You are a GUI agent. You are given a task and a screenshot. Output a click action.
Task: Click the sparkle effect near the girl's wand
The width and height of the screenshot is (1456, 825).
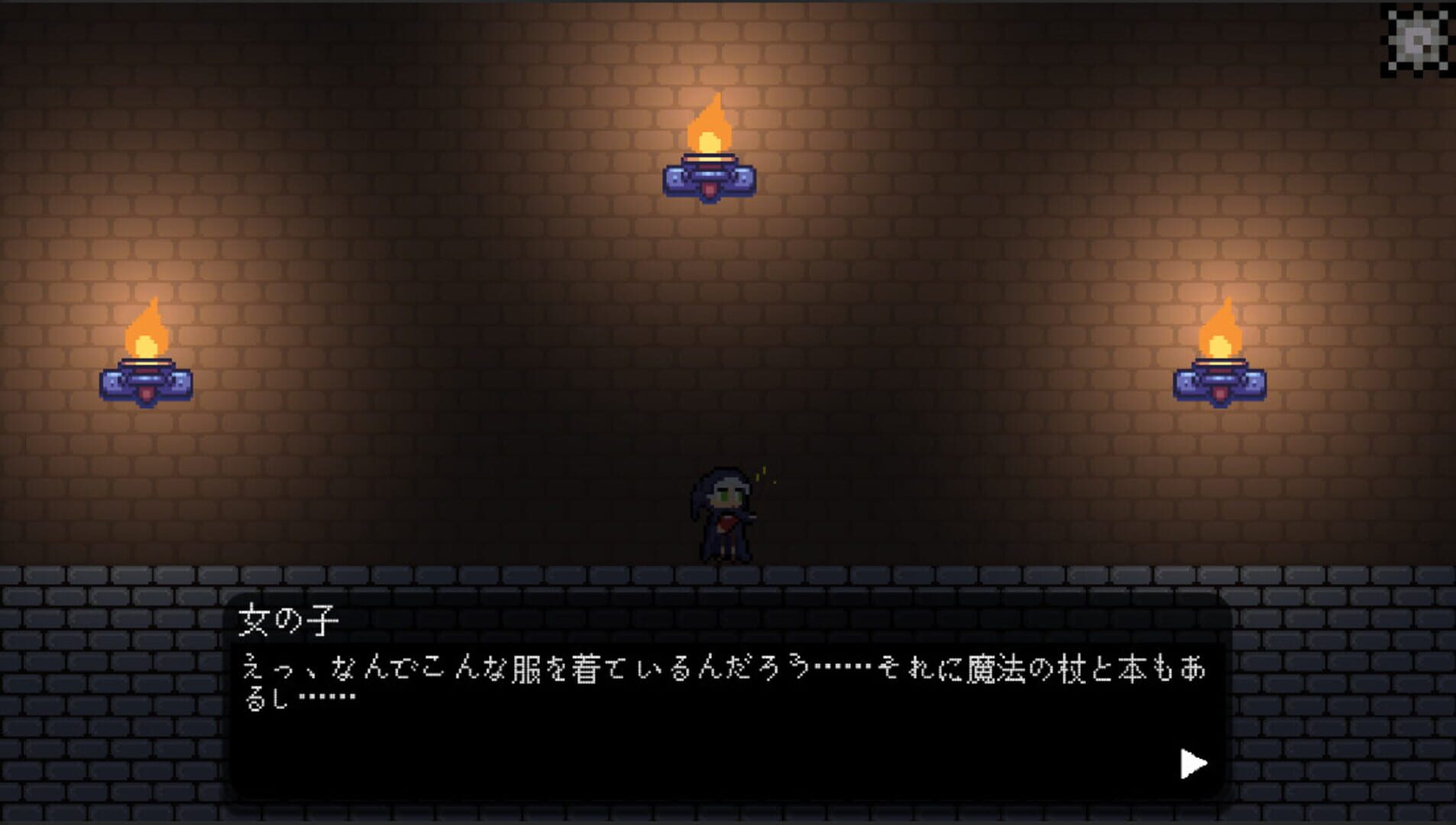pyautogui.click(x=762, y=474)
